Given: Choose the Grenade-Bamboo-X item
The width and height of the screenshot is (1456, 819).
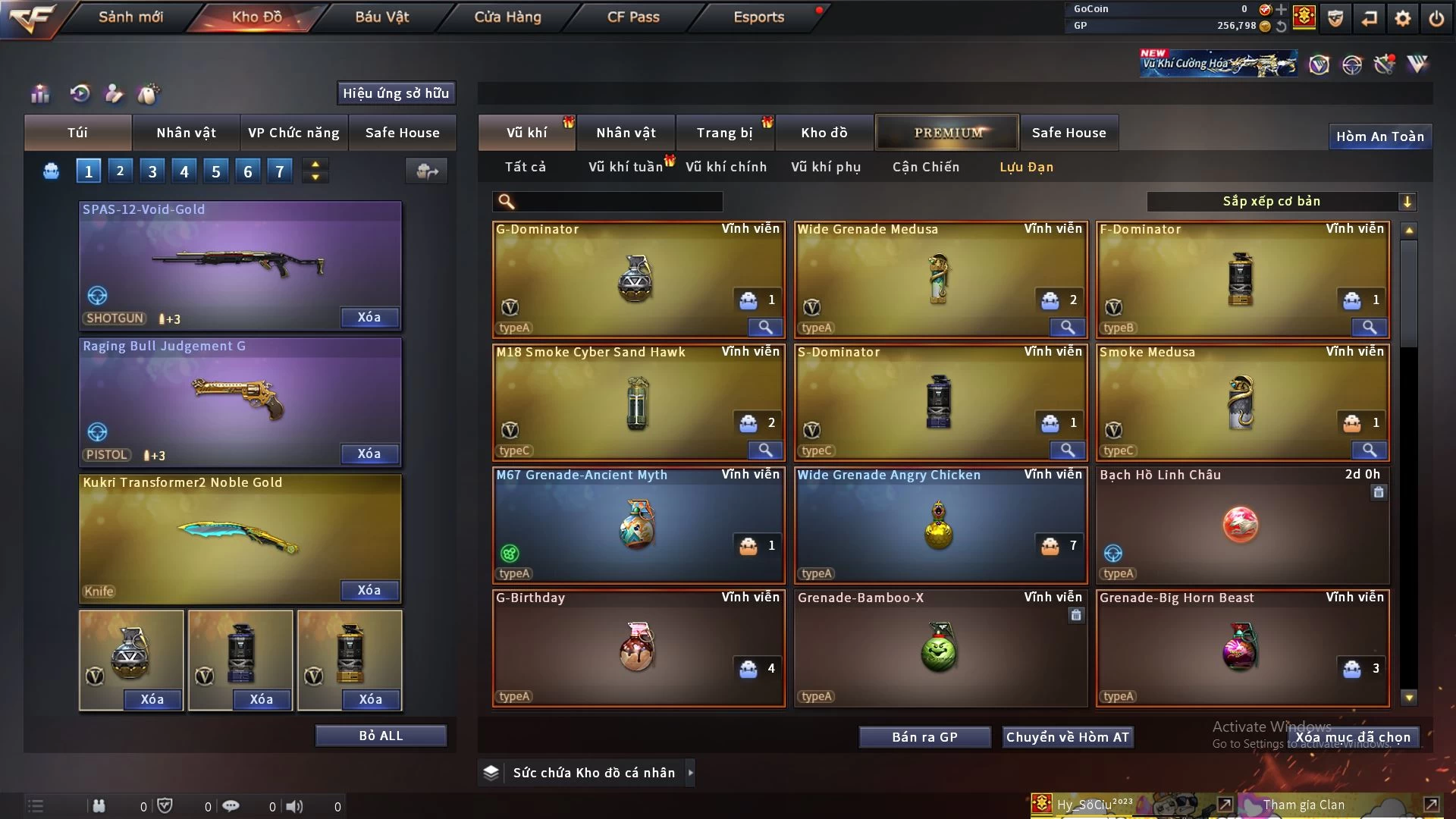Looking at the screenshot, I should point(939,648).
